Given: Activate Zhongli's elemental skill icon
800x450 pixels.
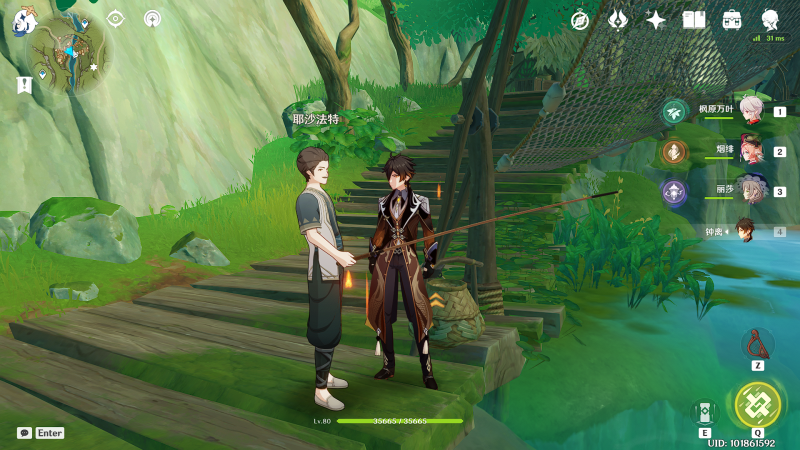Looking at the screenshot, I should tap(705, 412).
